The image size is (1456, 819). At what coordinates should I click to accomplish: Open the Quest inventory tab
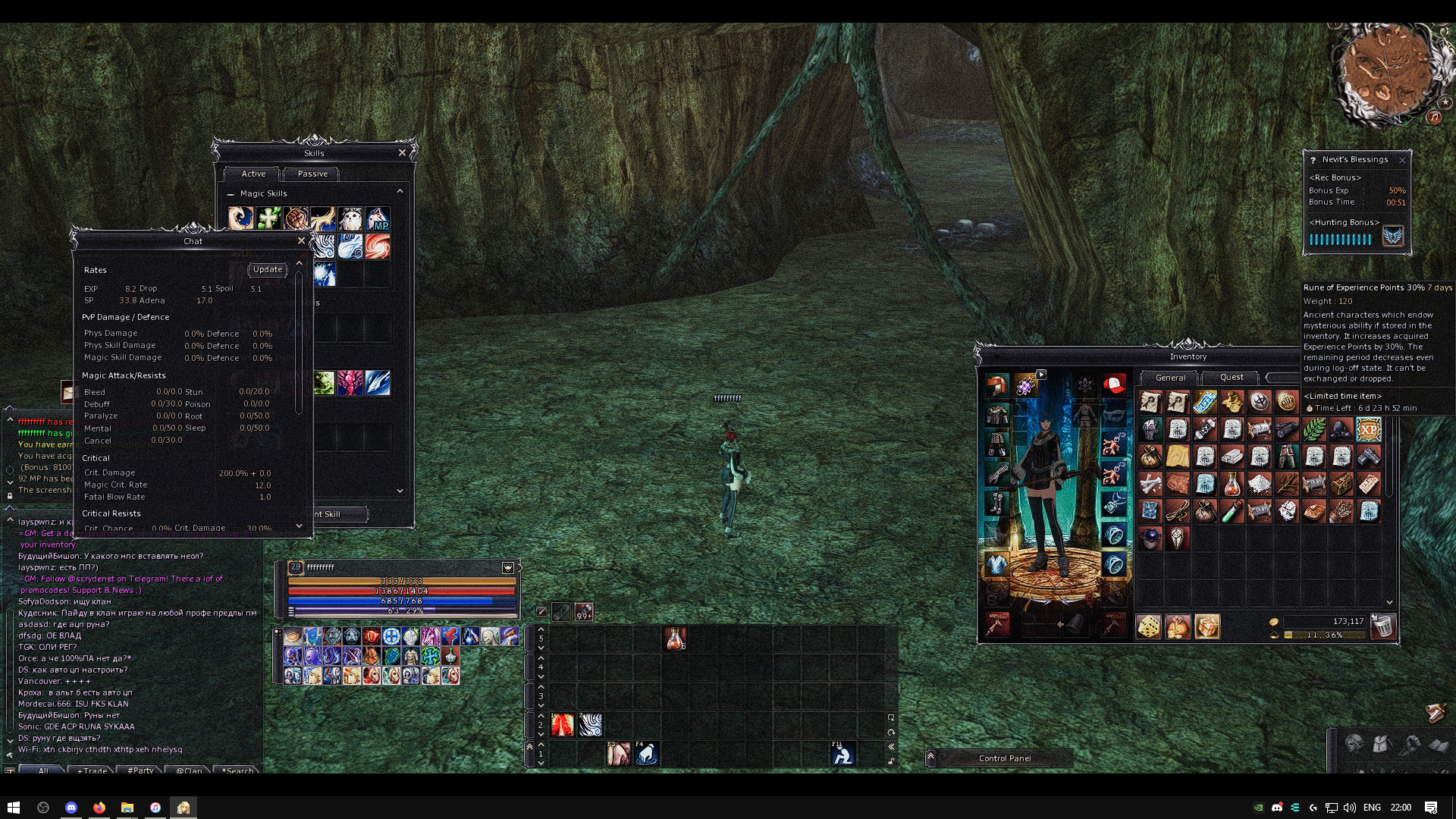tap(1231, 378)
